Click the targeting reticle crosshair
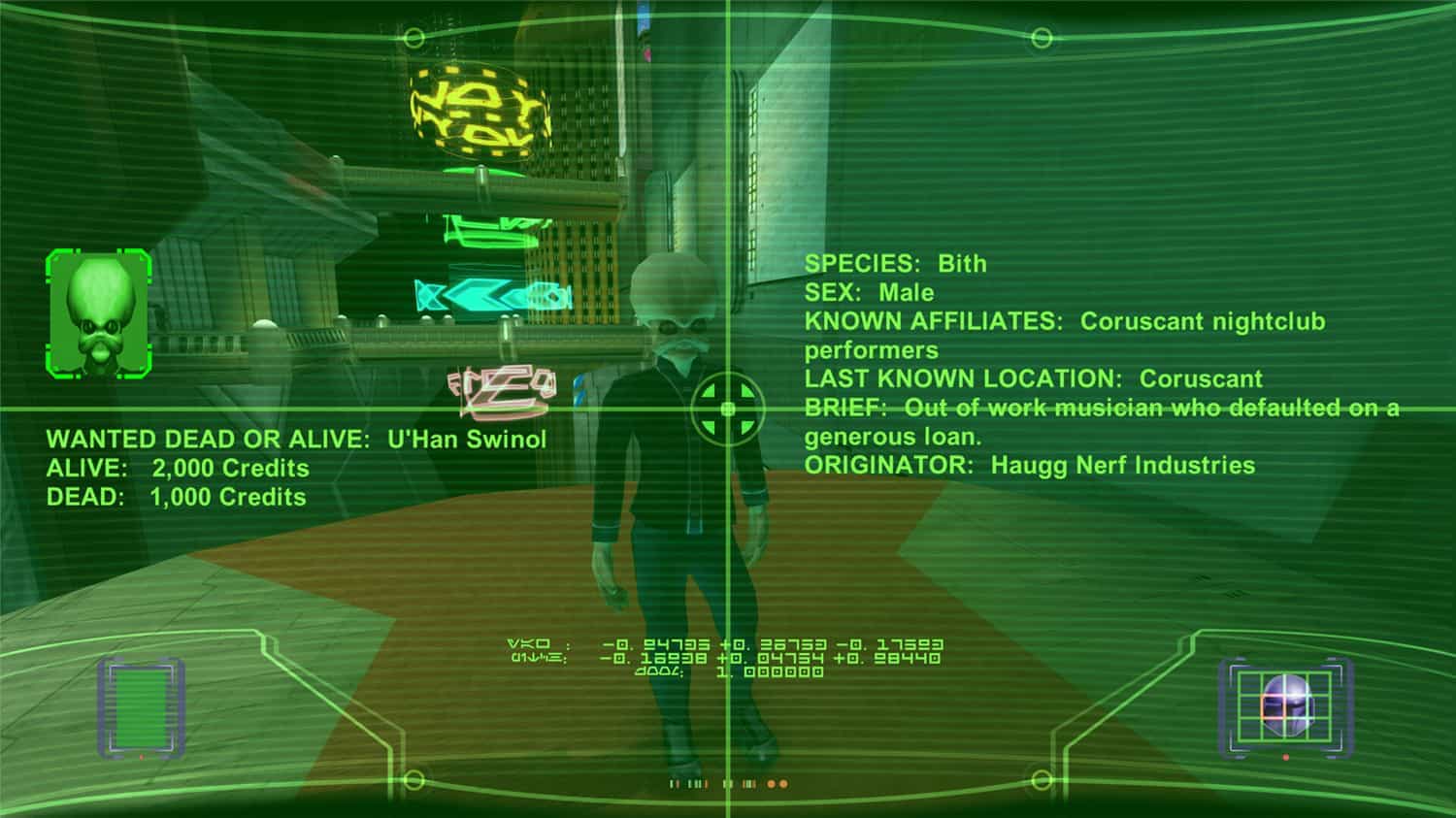 point(726,409)
